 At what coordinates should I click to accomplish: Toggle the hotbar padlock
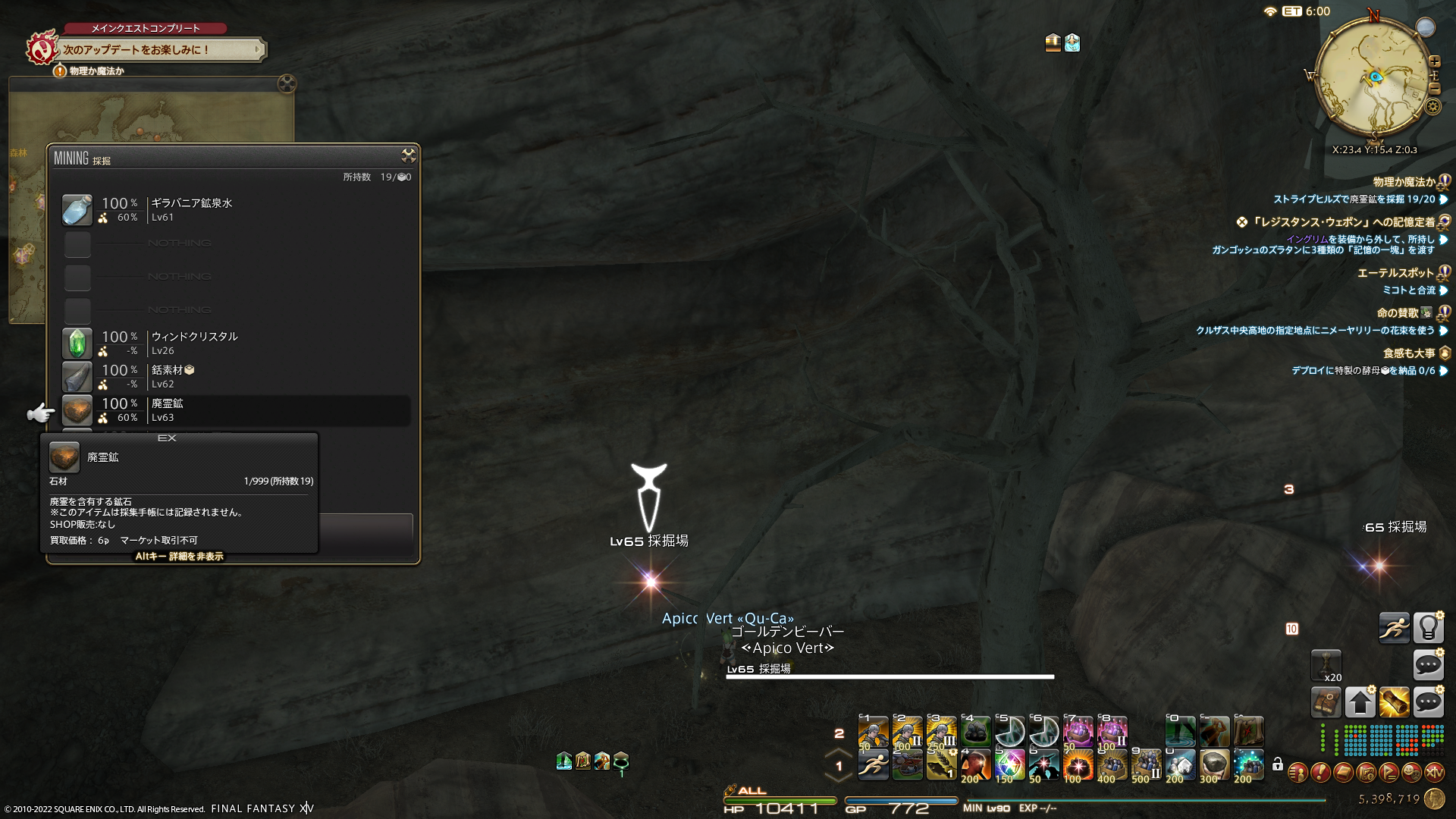pos(1278,764)
